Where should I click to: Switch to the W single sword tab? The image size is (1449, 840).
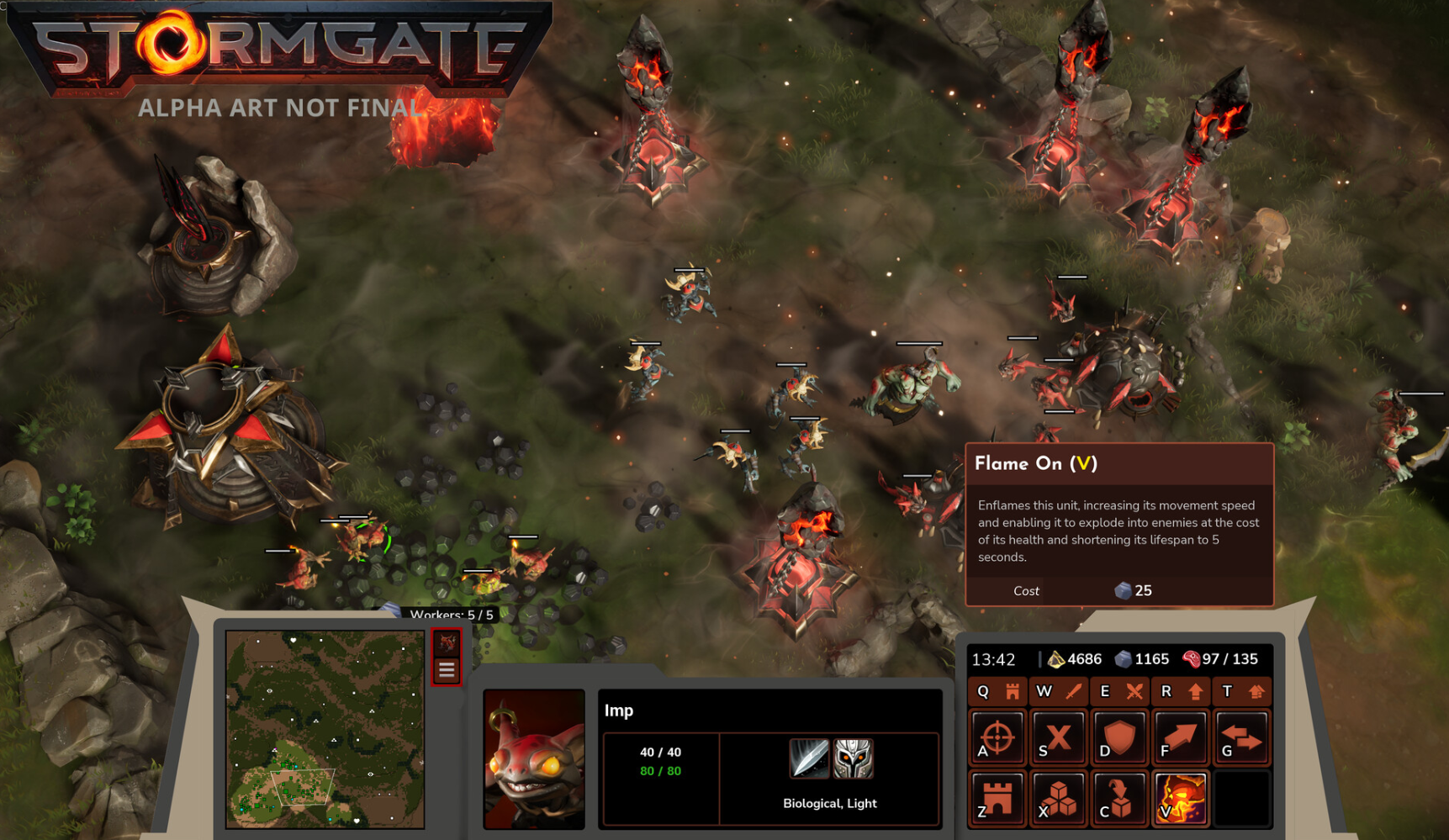pos(1058,691)
